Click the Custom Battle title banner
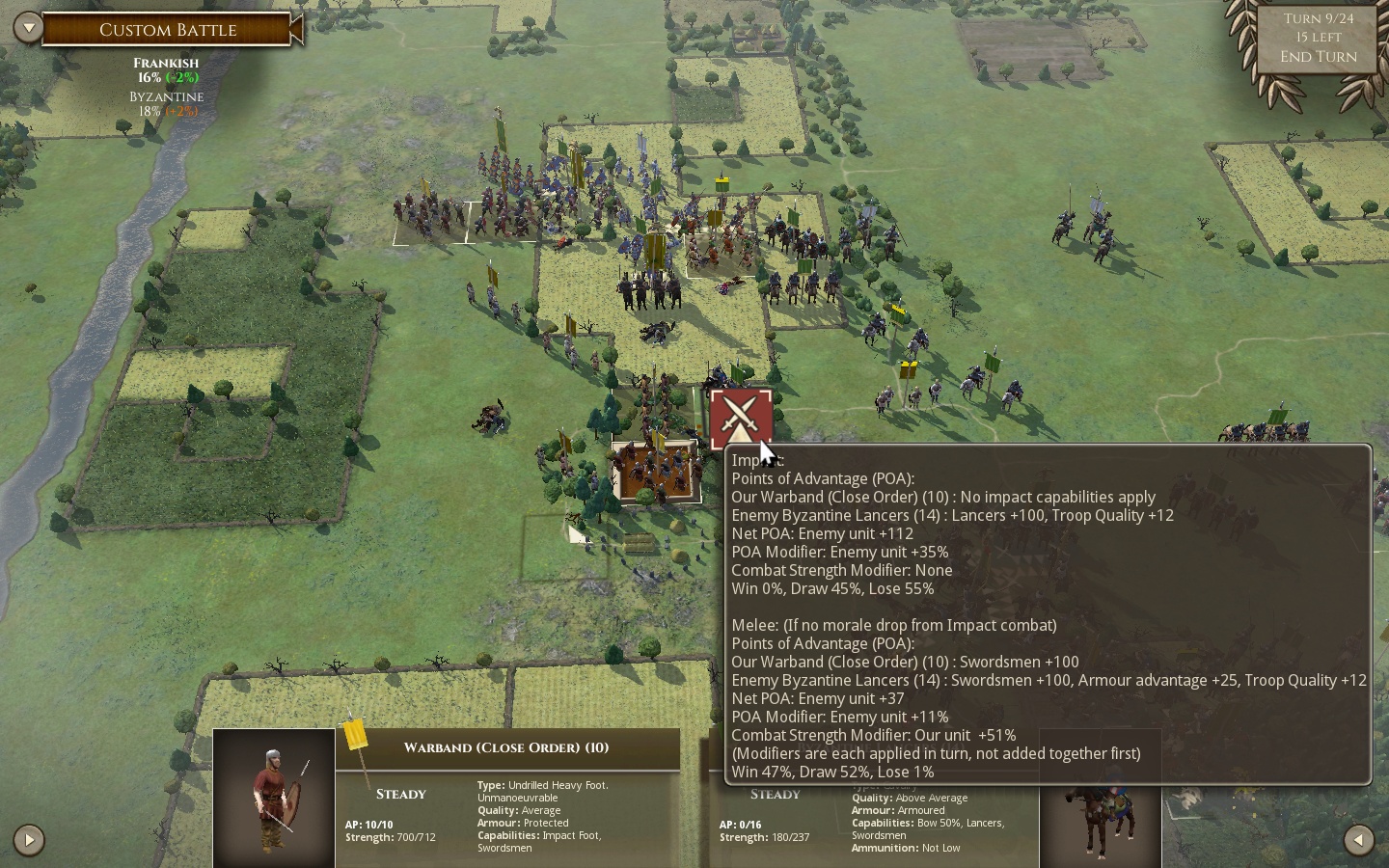The width and height of the screenshot is (1389, 868). 168,30
